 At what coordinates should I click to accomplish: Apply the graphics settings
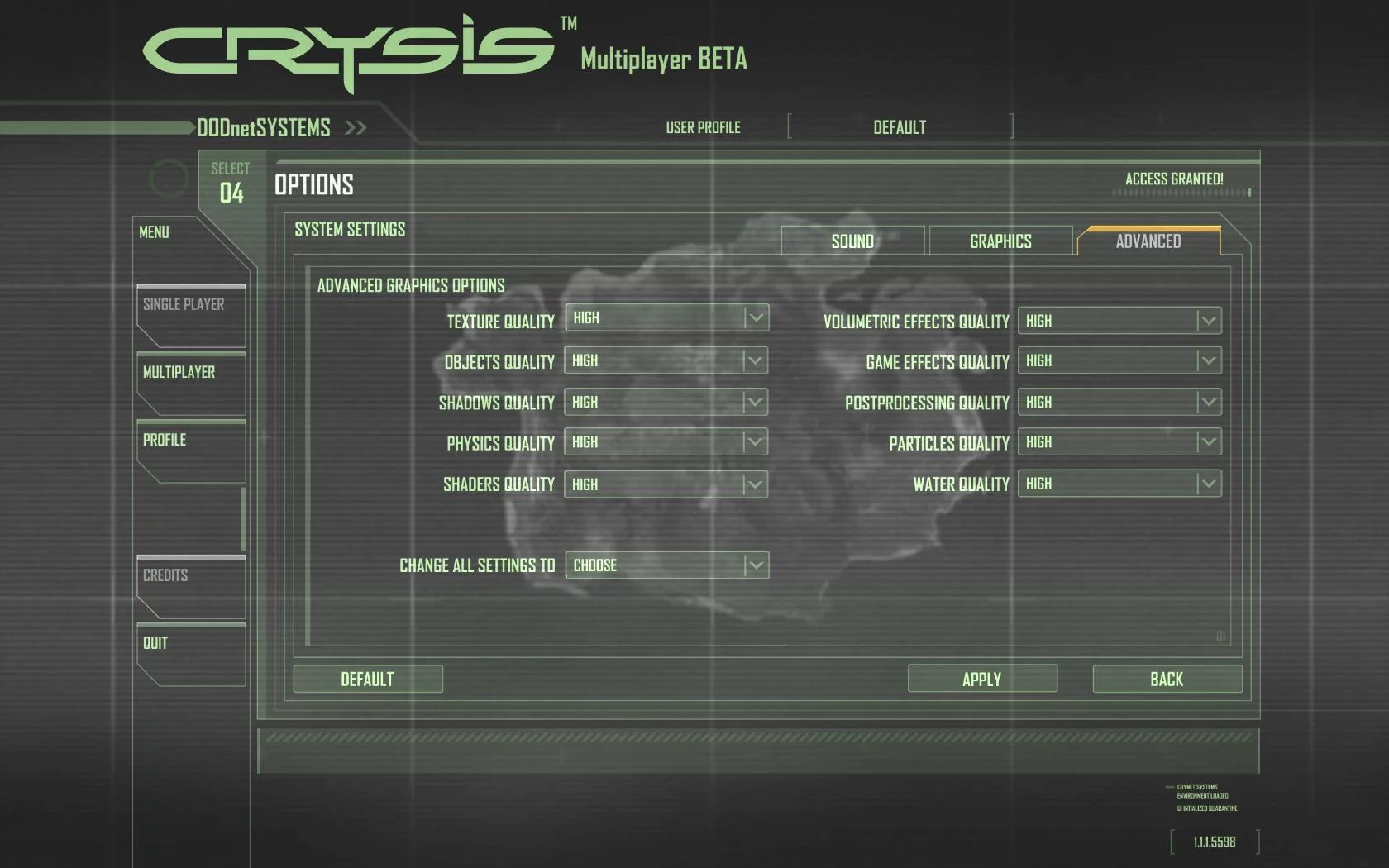tap(982, 680)
